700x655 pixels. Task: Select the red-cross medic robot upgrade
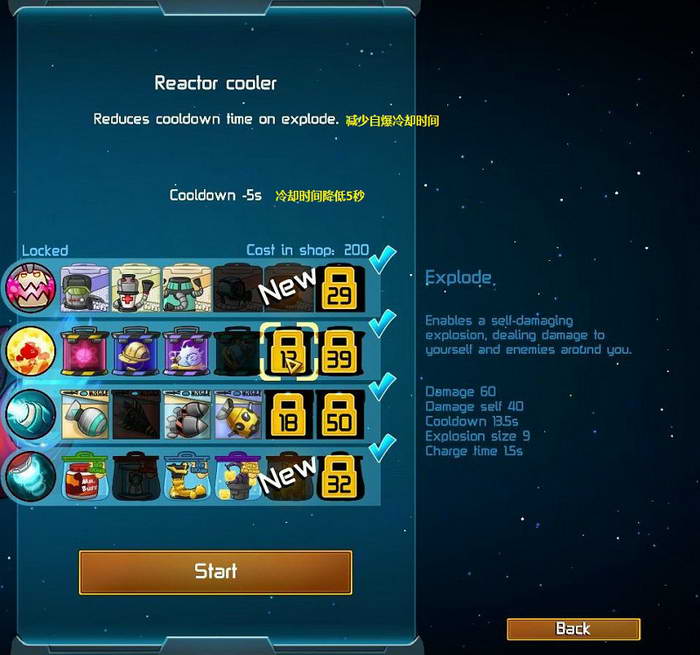pyautogui.click(x=136, y=288)
